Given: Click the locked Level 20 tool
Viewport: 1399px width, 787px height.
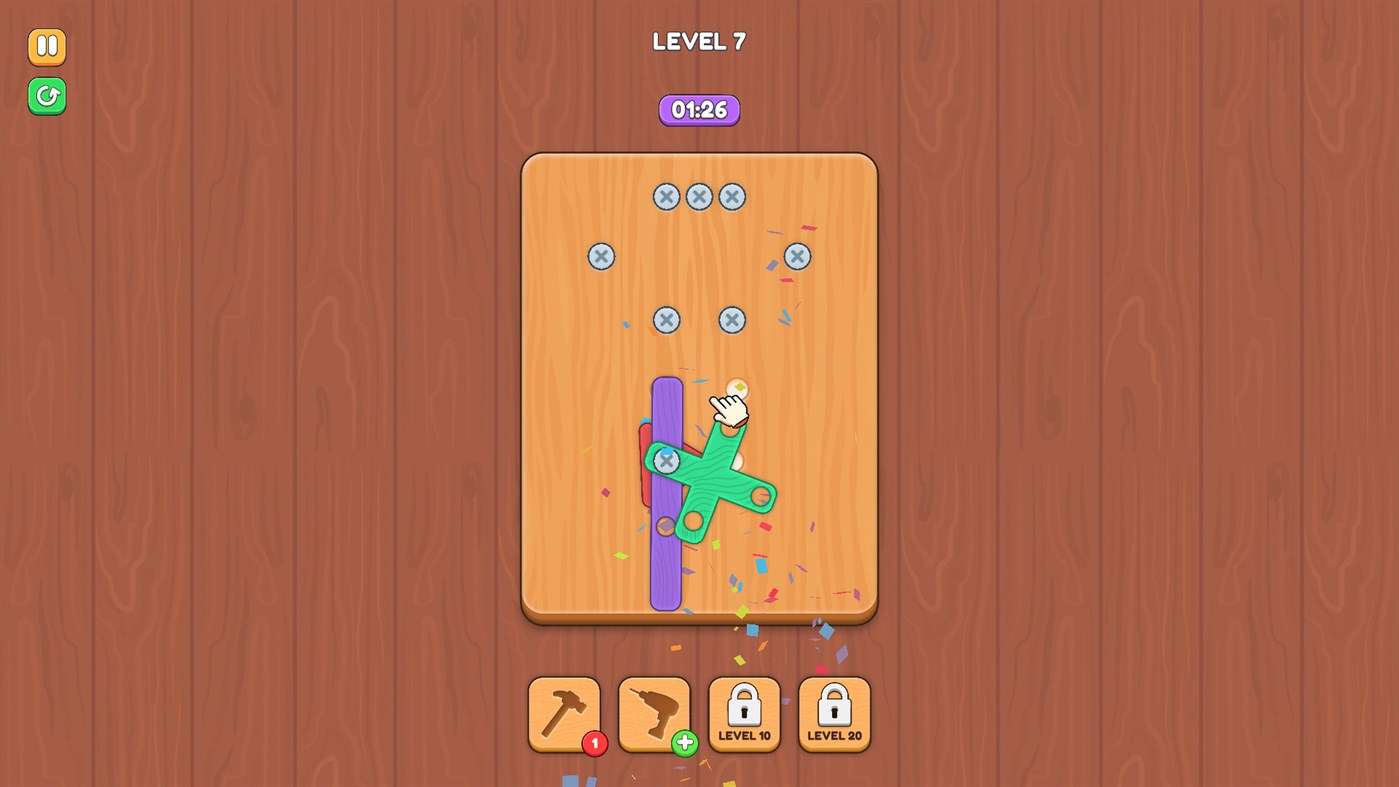Looking at the screenshot, I should [x=834, y=712].
